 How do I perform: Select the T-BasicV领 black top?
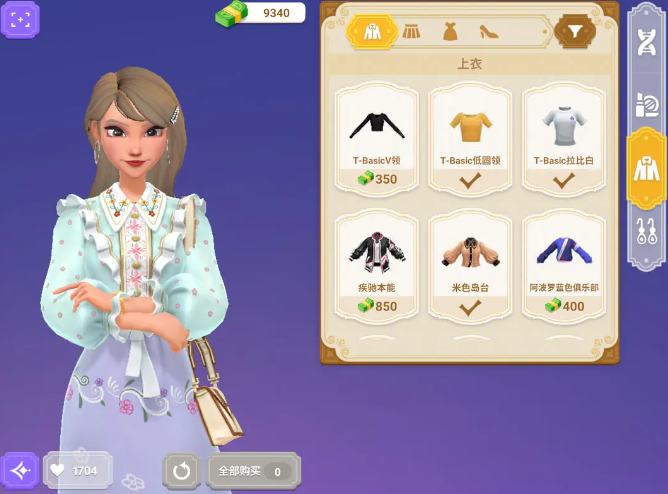coord(374,137)
